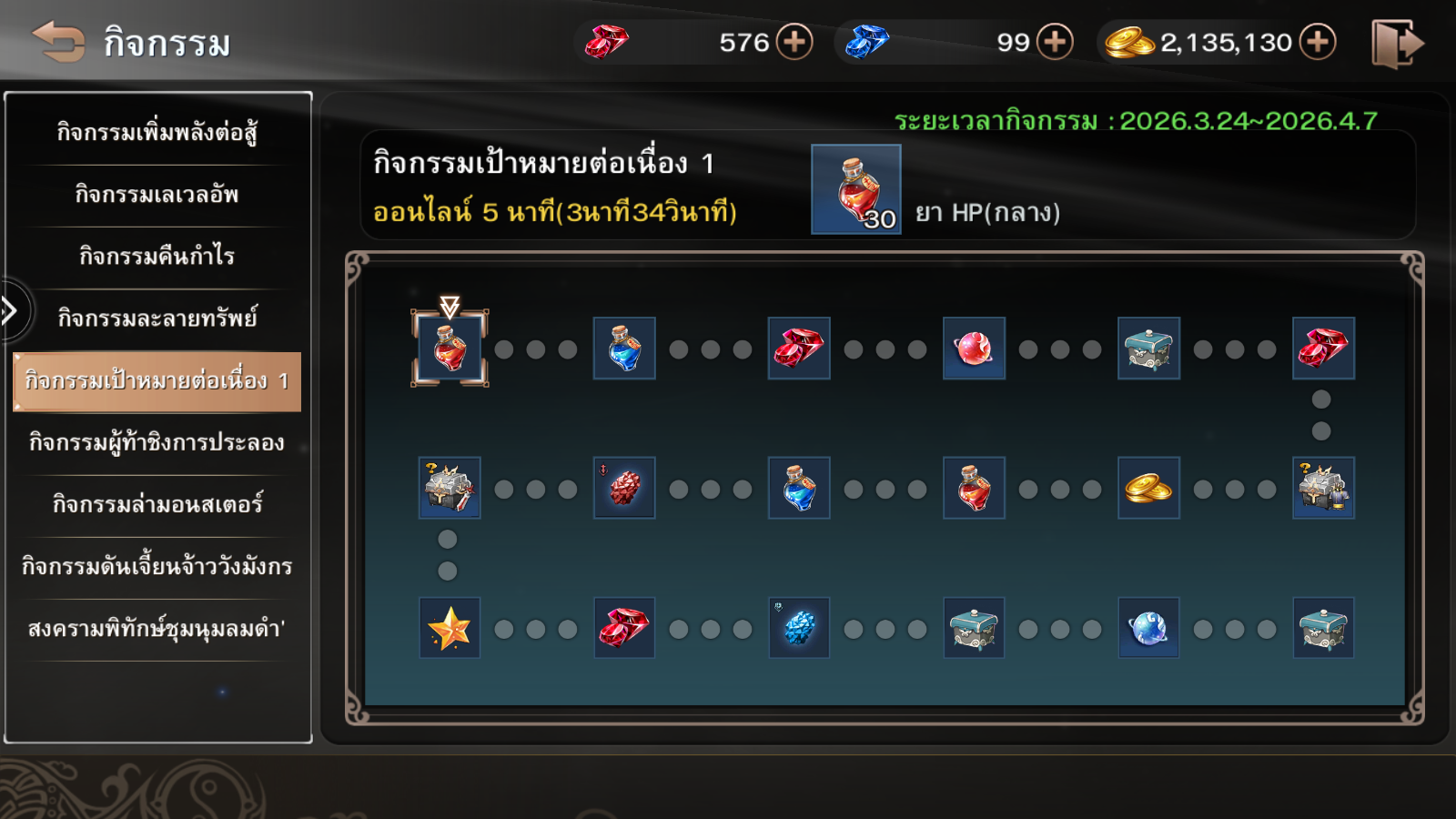Select the gold star reward tile
The height and width of the screenshot is (819, 1456).
coord(450,628)
